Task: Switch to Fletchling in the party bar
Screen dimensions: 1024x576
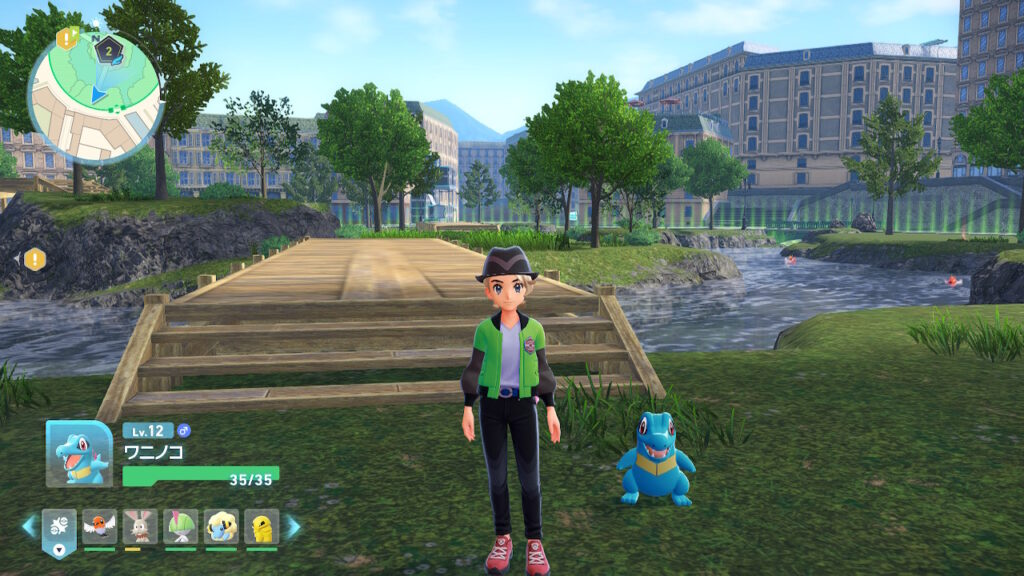Action: 99,526
